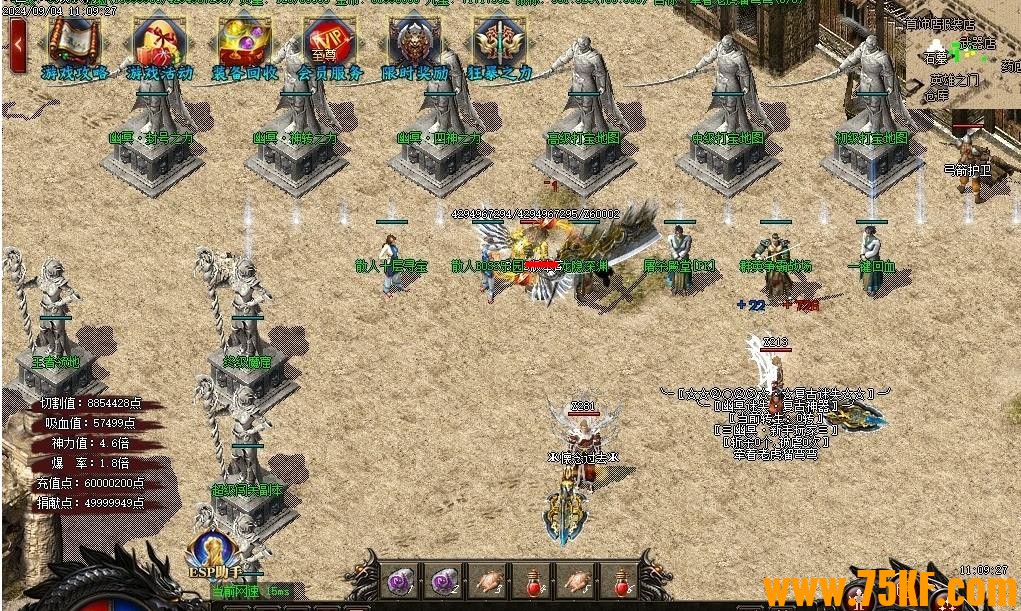This screenshot has width=1021, height=611.
Task: Use the purple scroll in hotbar slot 2
Action: point(443,579)
